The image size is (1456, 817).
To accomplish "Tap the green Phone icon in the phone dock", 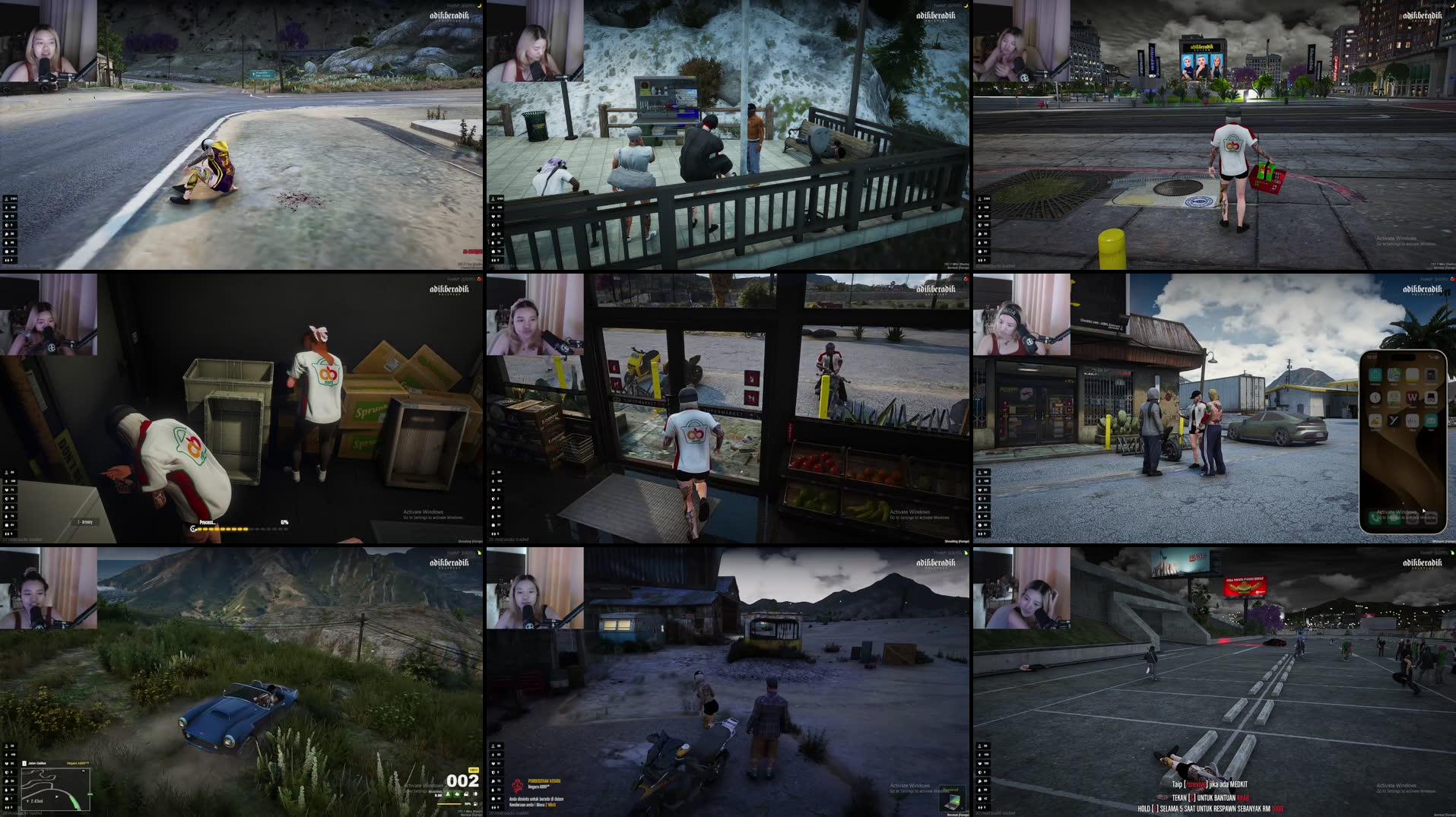I will (1375, 519).
